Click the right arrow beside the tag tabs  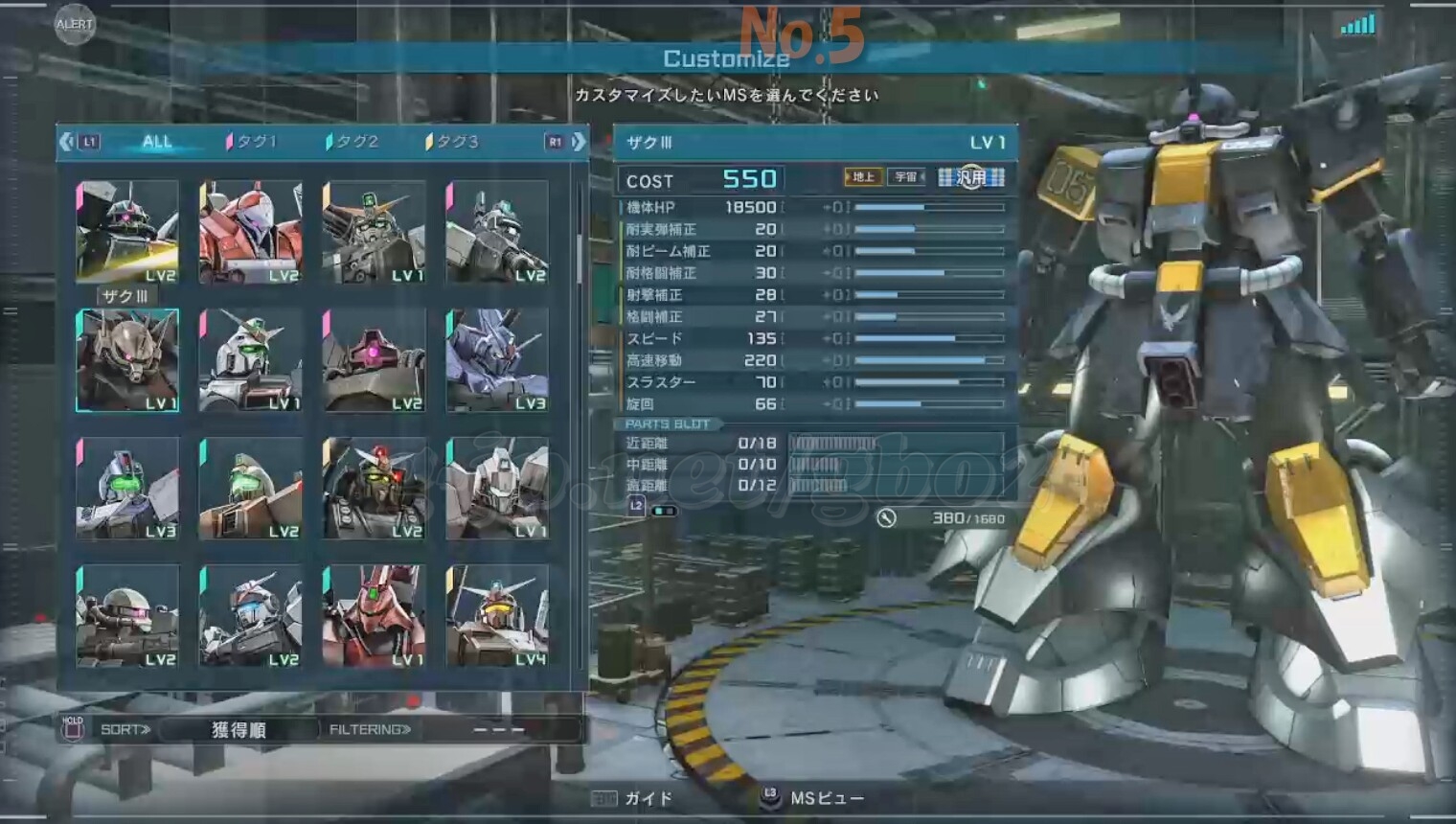[579, 142]
